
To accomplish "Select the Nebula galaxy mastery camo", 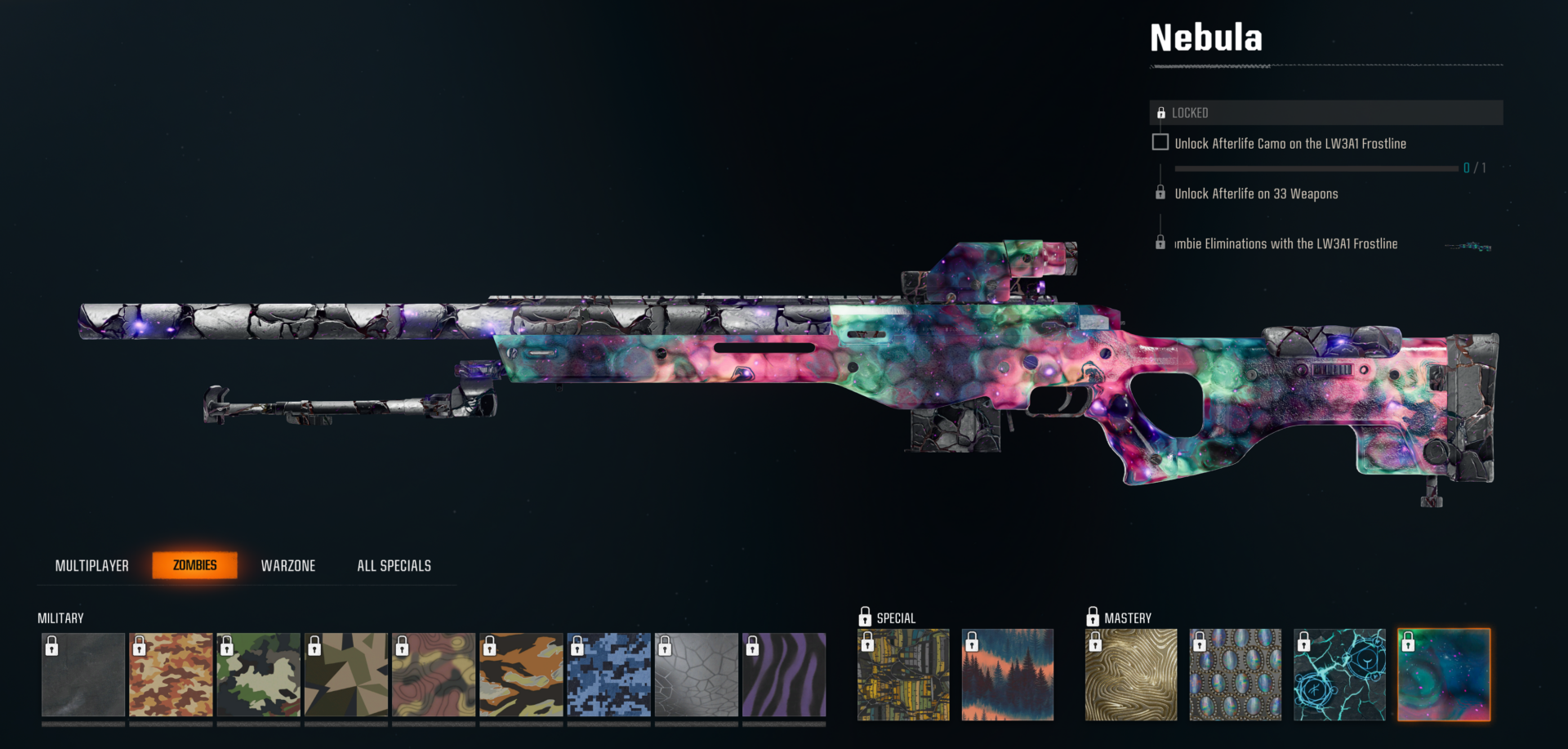I will (1444, 675).
